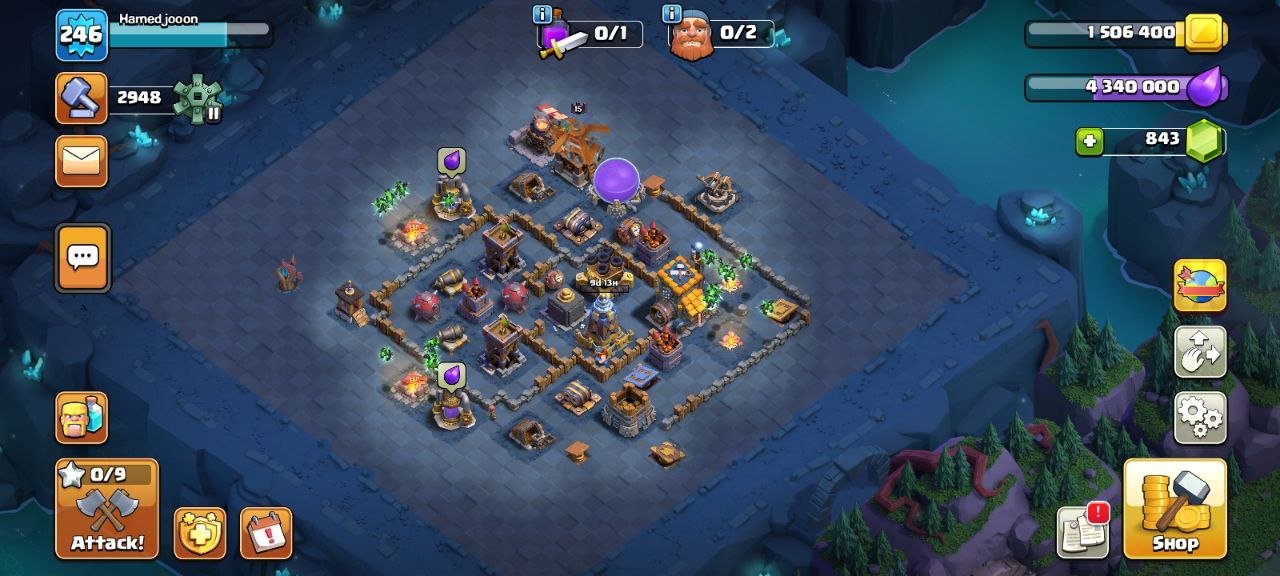
Task: Tap the Attack! button
Action: 107,508
